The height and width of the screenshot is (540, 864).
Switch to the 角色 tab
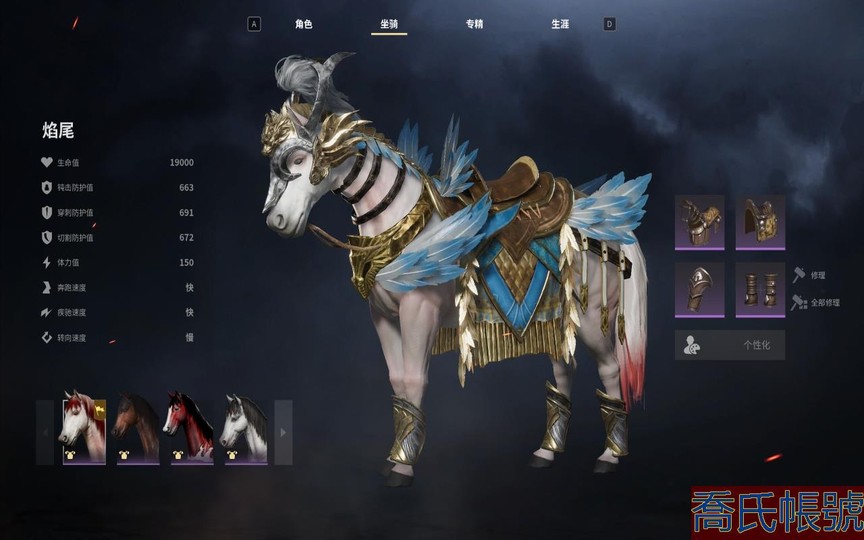pos(303,24)
